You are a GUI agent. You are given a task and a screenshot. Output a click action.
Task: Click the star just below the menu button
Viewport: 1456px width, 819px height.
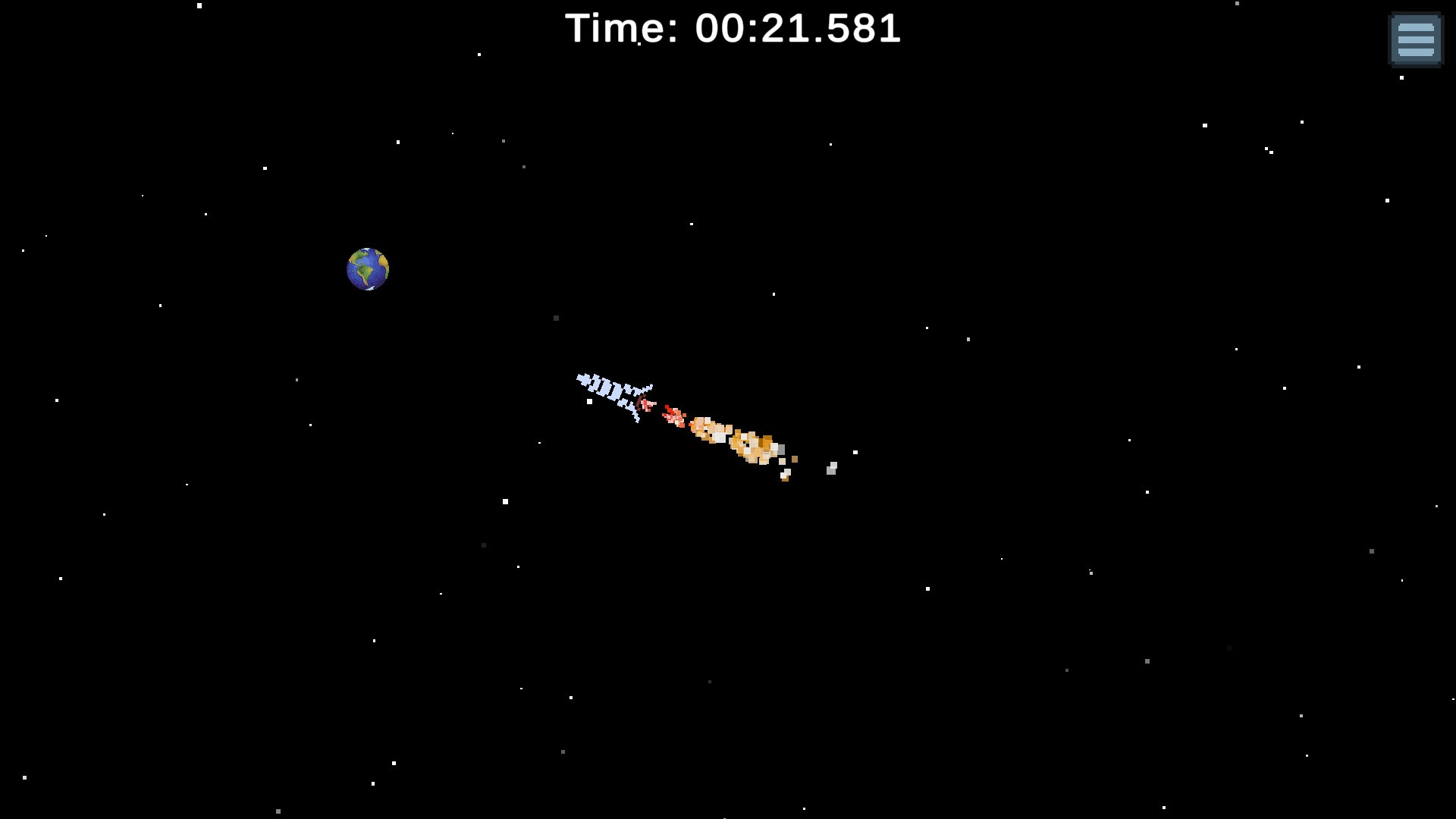(x=1401, y=77)
